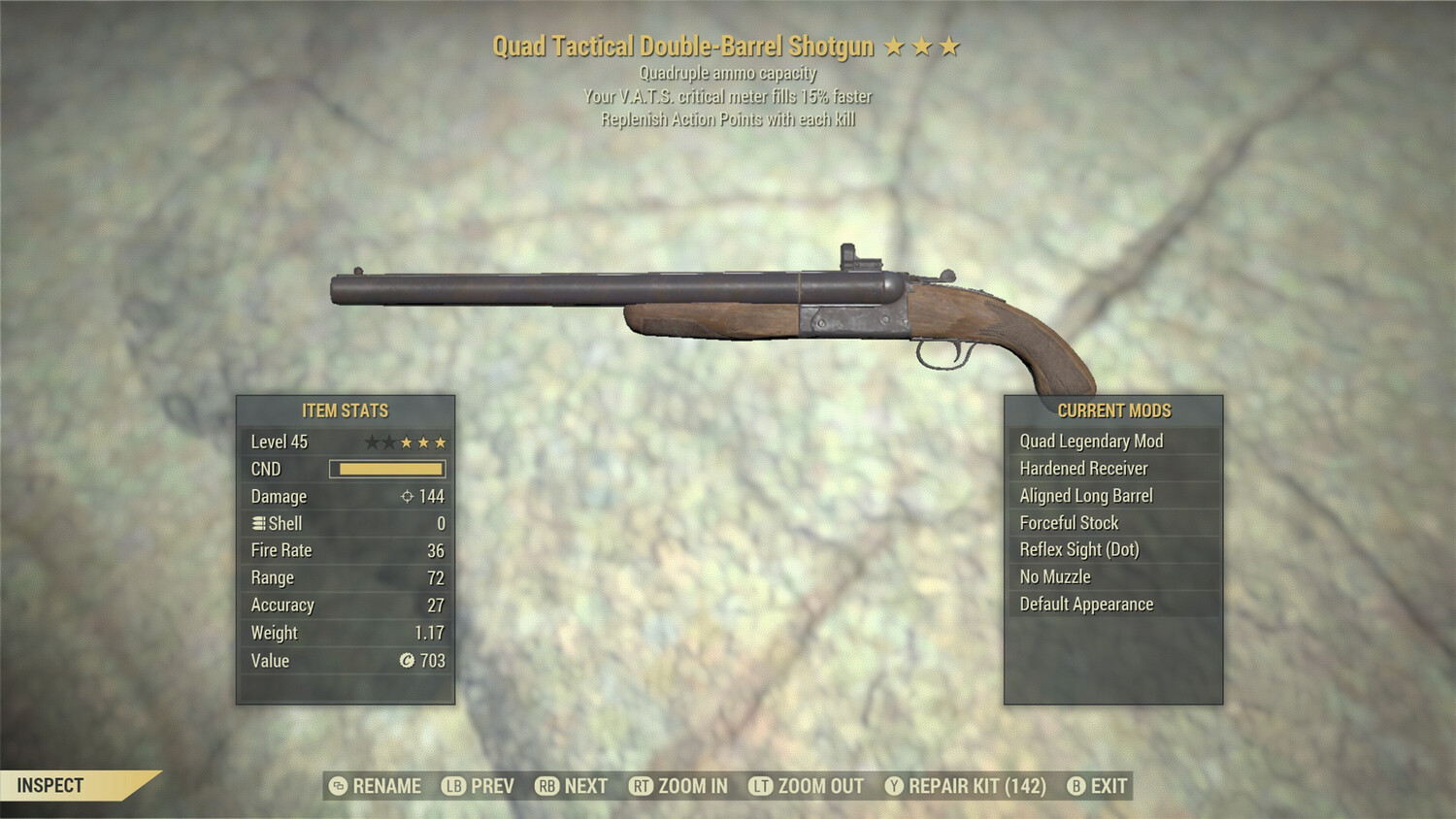Image resolution: width=1456 pixels, height=819 pixels.
Task: Toggle the first legendary star on Level row
Action: point(371,442)
